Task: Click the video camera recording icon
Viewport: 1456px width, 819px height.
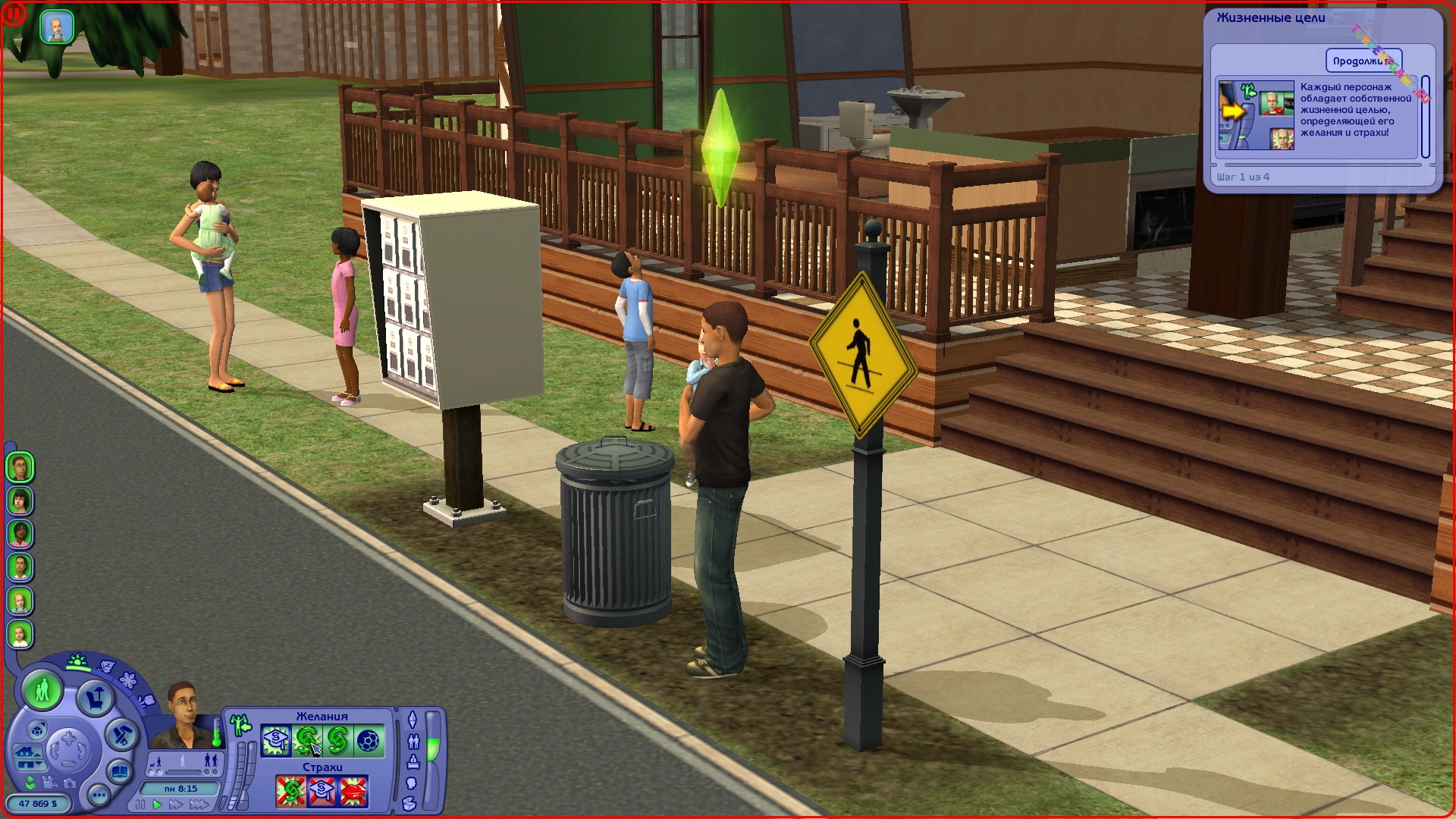Action: (x=49, y=783)
